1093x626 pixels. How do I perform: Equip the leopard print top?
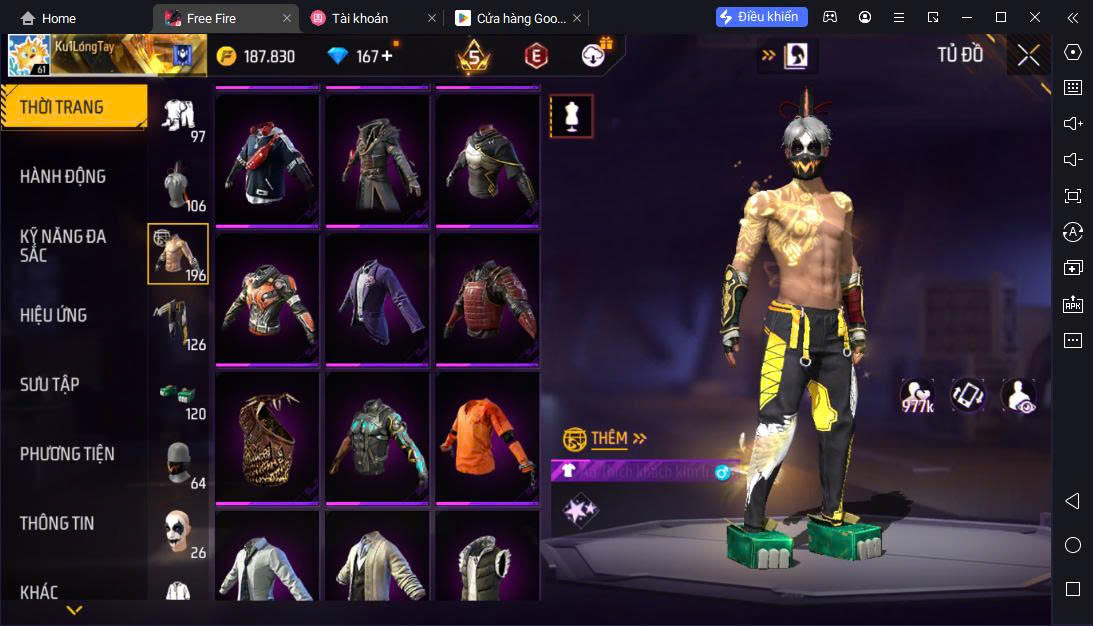click(x=267, y=437)
